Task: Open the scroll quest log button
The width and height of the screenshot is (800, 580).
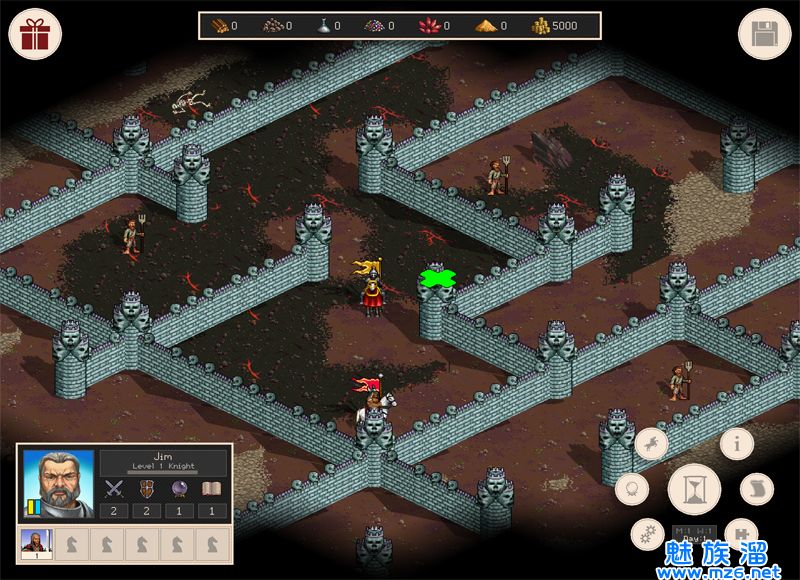Action: coord(757,489)
